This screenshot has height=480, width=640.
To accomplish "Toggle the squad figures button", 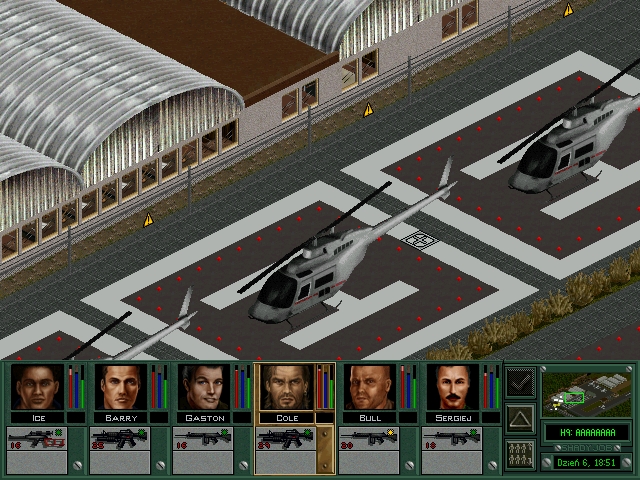I will 520,453.
